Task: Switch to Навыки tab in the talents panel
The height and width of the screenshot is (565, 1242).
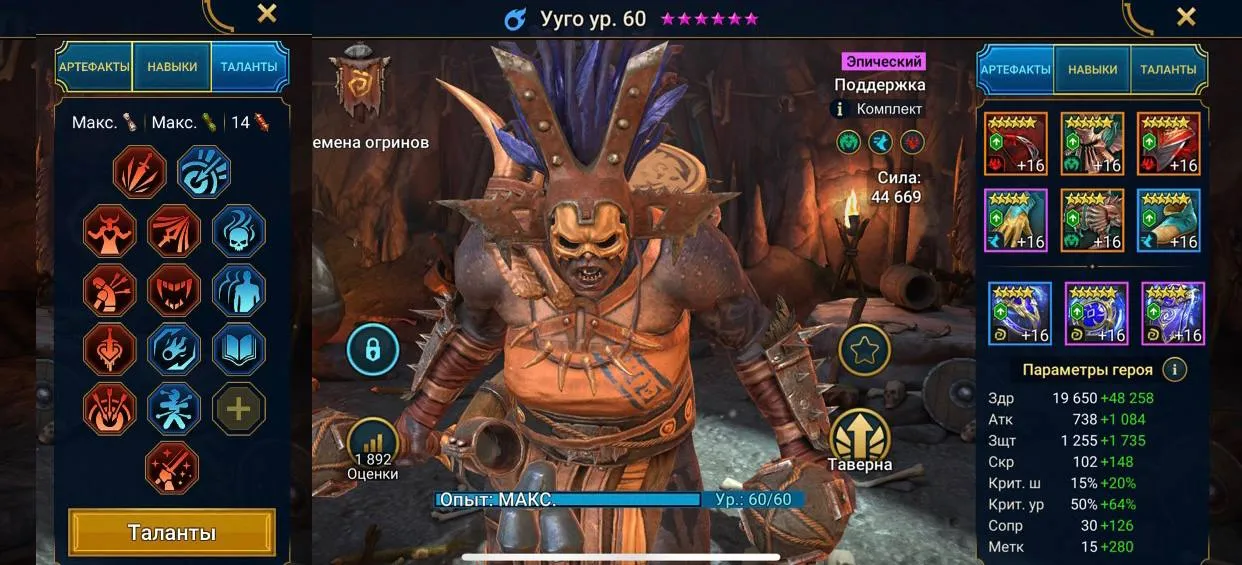Action: 172,68
